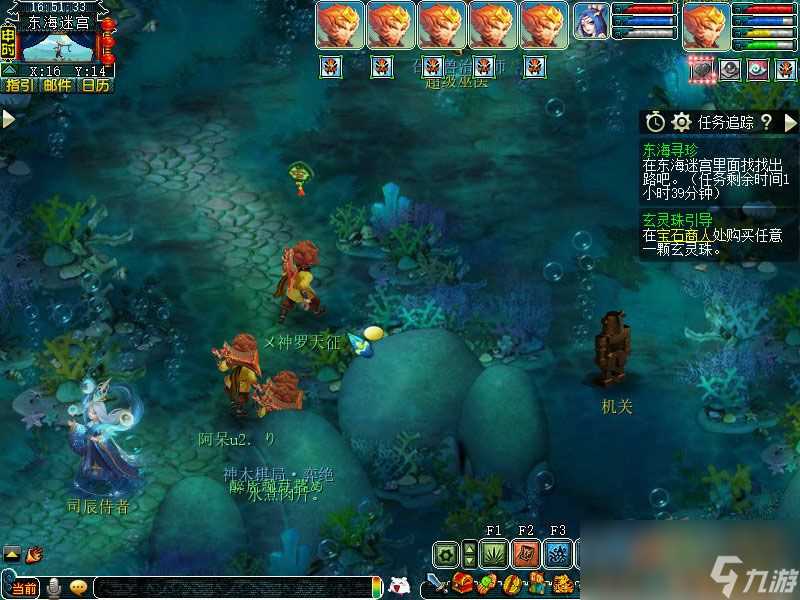Click the 东海迷宫 minimap thumbnail
This screenshot has height=600, width=800.
tap(58, 46)
